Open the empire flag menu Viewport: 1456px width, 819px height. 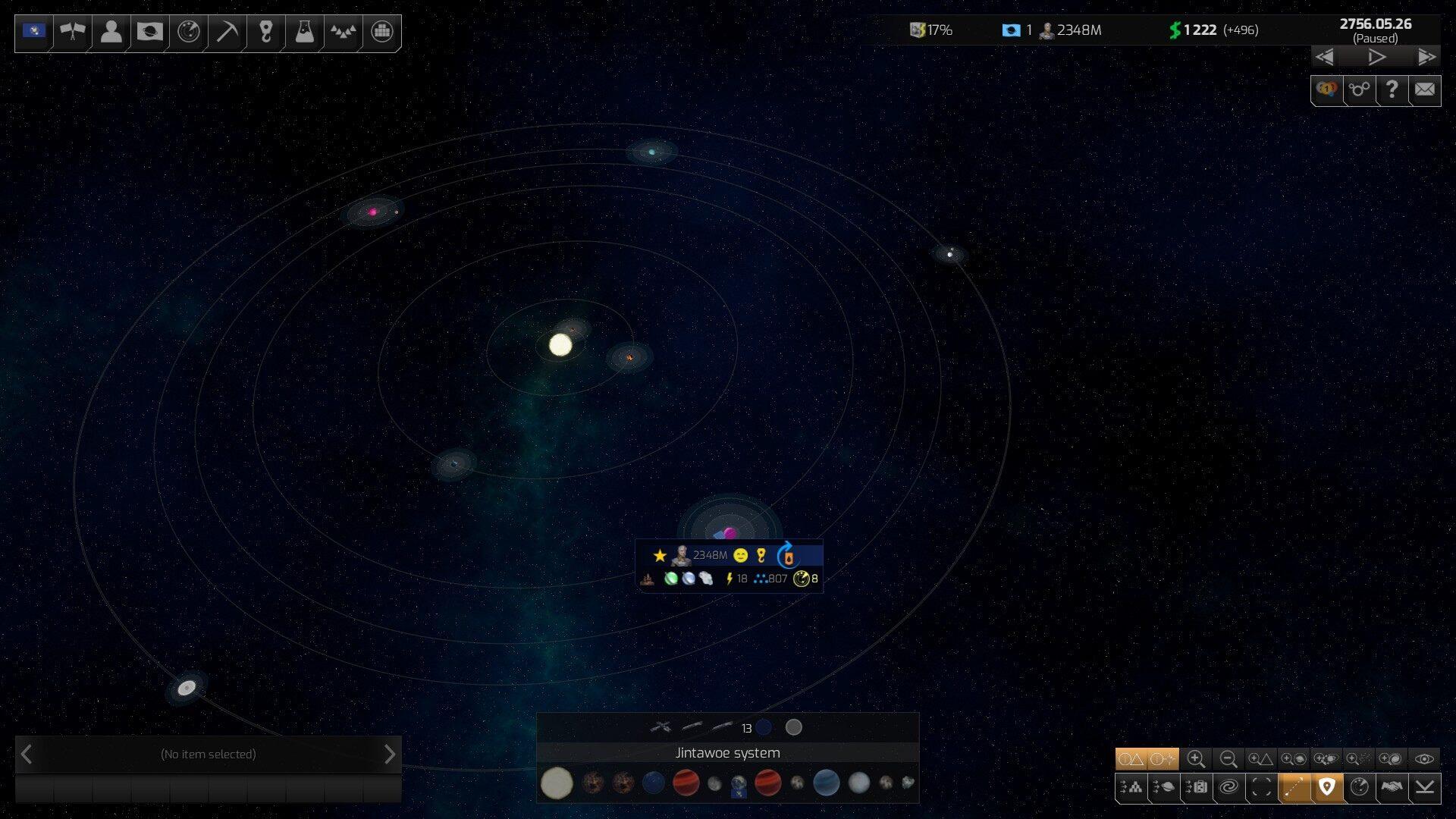(x=34, y=32)
